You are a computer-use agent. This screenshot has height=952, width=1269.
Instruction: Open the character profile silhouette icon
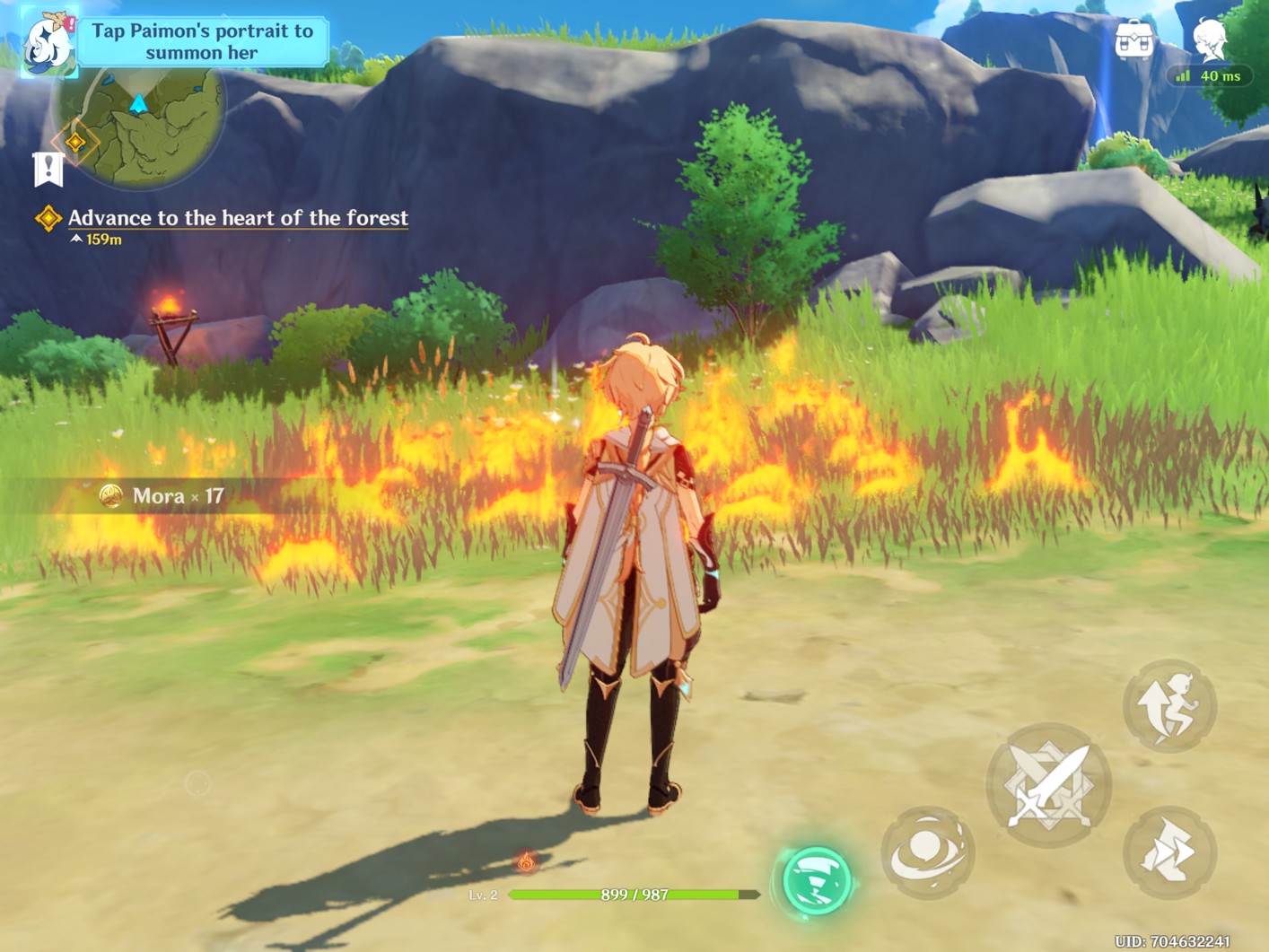point(1210,39)
